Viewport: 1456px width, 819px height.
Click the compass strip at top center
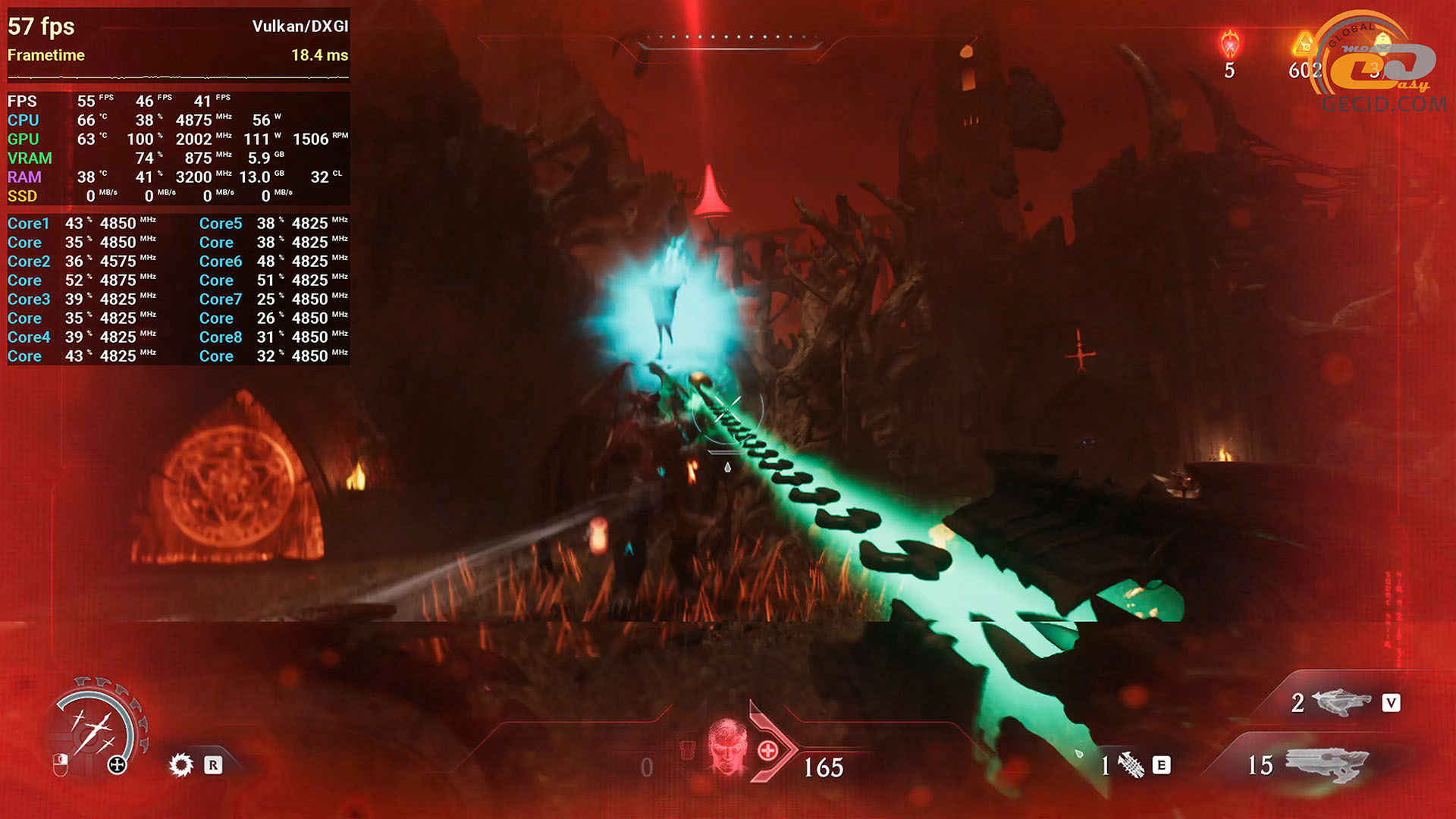point(728,38)
